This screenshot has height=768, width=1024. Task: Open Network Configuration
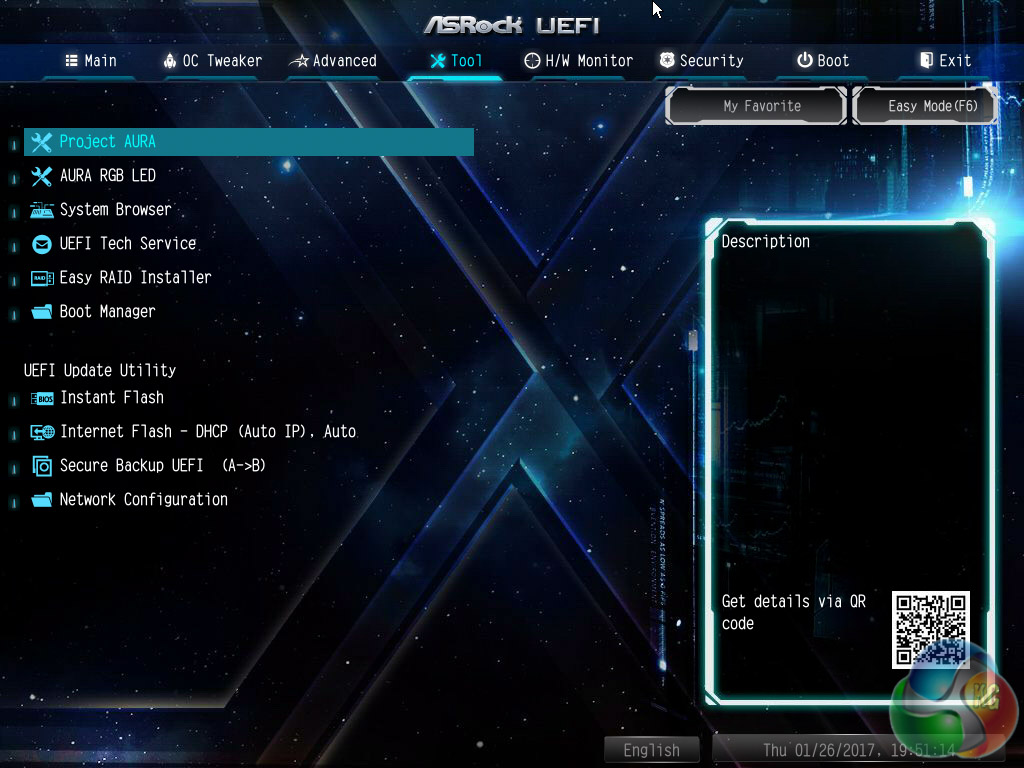pyautogui.click(x=143, y=500)
